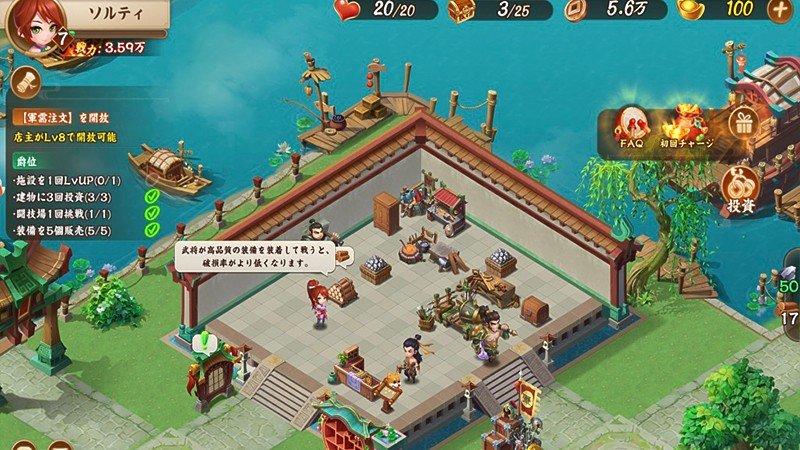The height and width of the screenshot is (450, 800).
Task: Open the gift box rewards icon
Action: (743, 124)
